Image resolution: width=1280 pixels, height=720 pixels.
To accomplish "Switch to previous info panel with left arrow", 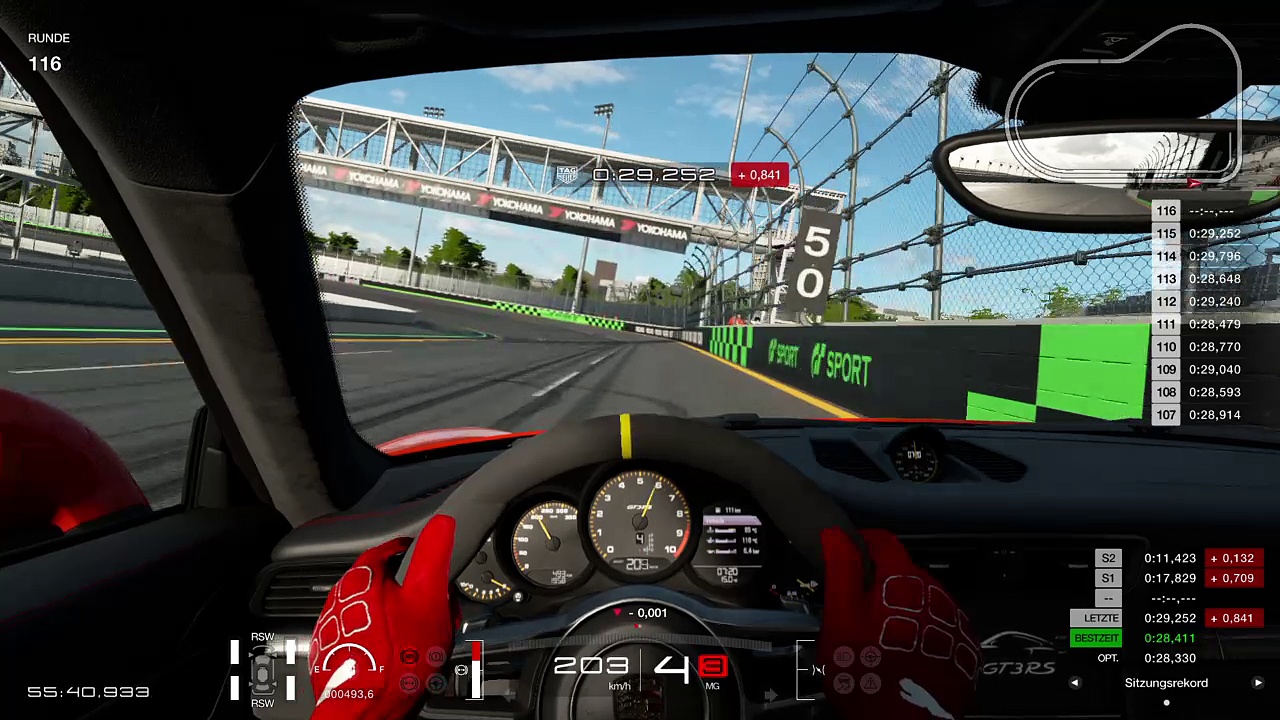I will point(1075,683).
